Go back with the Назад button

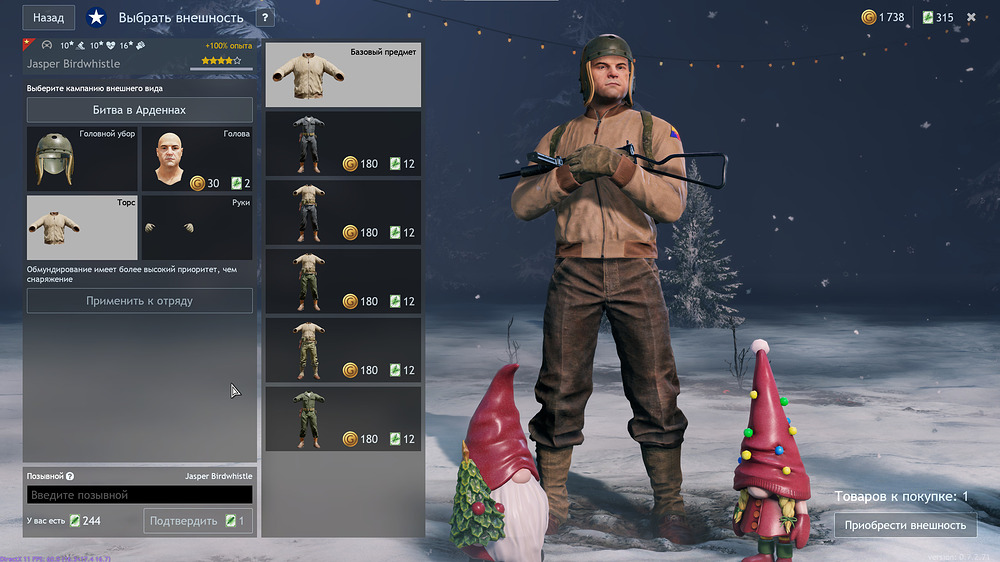48,17
